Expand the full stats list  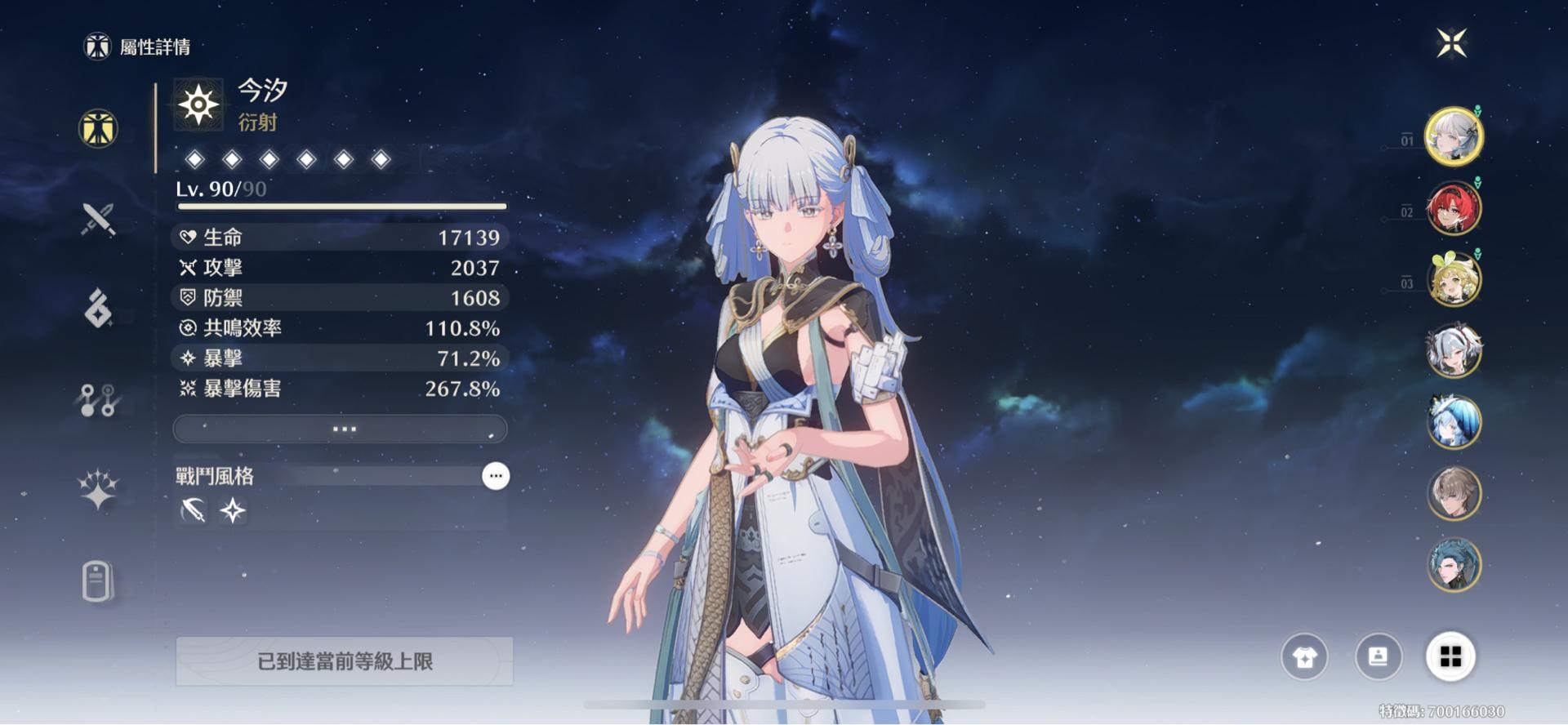coord(340,429)
